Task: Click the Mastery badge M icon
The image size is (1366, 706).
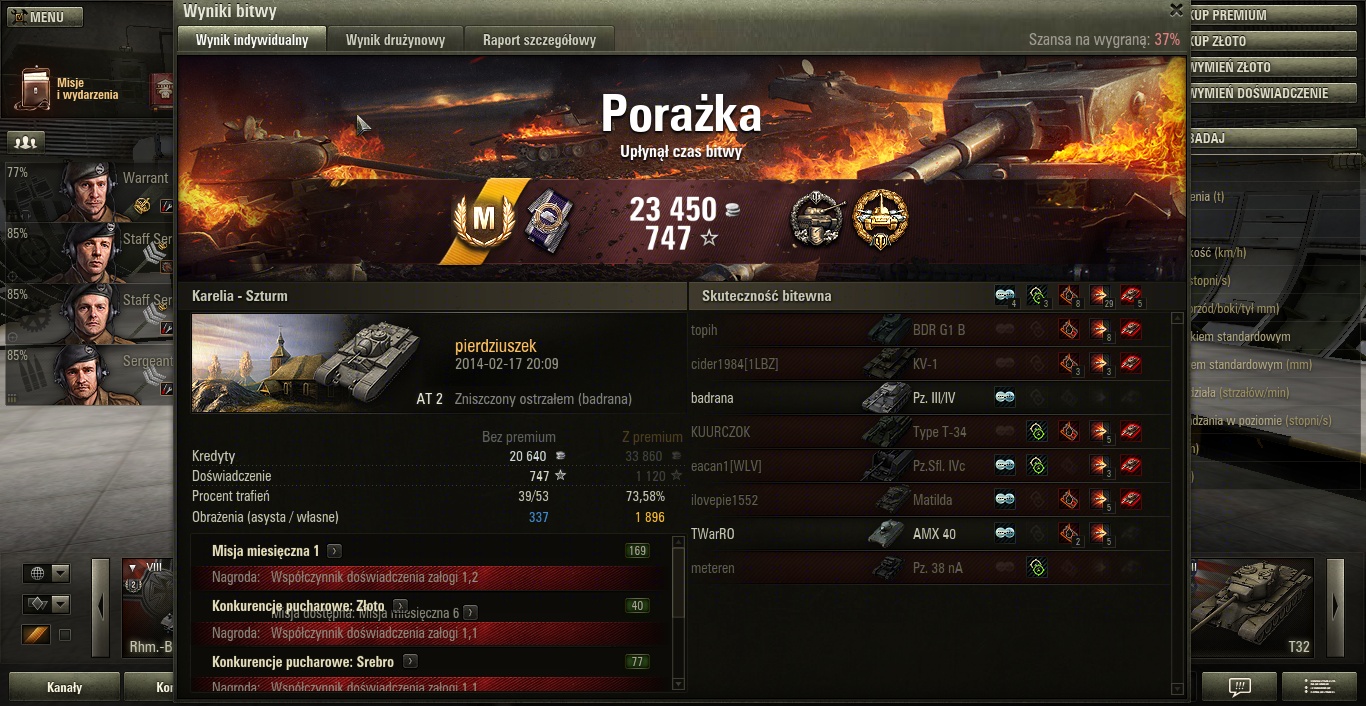Action: (x=483, y=218)
